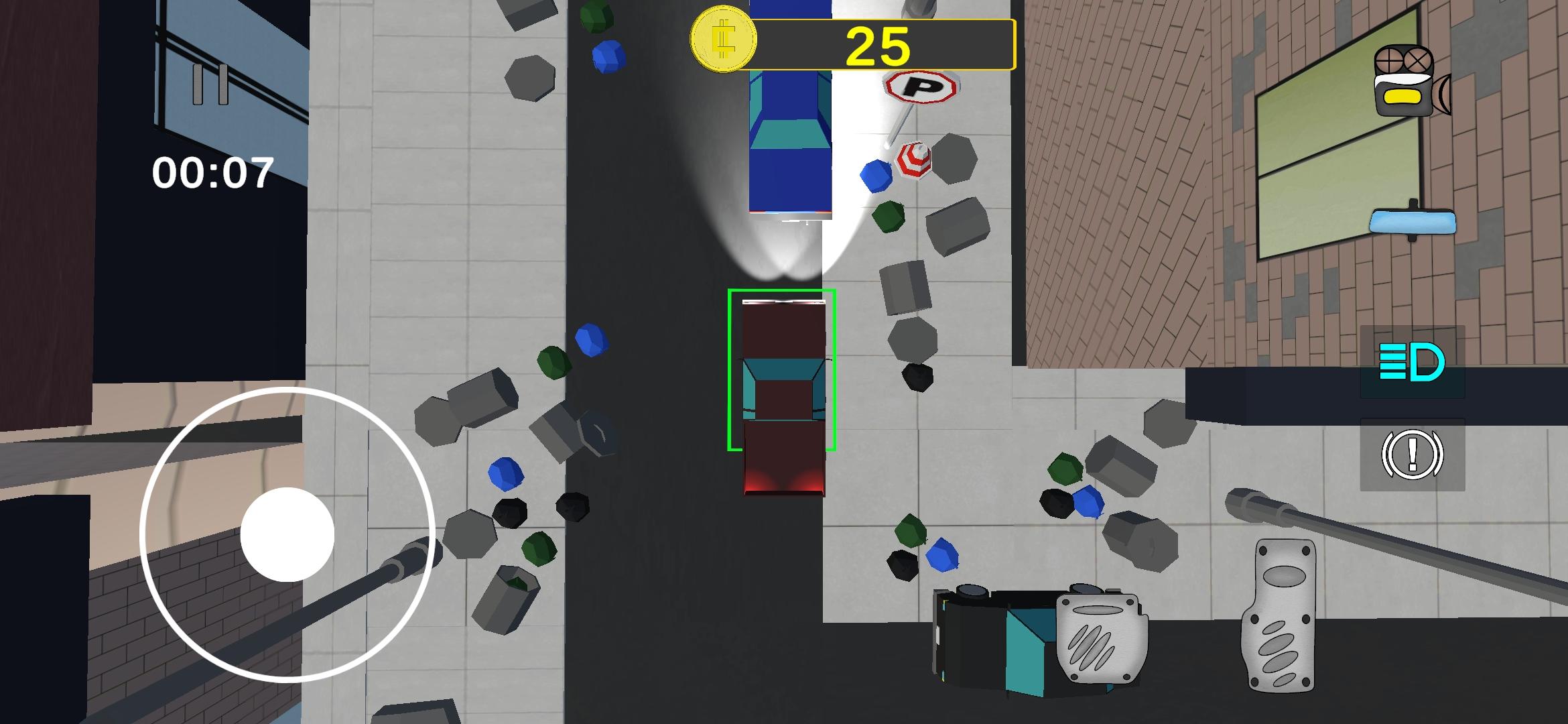Tap the timer showing 00:07

[x=214, y=173]
